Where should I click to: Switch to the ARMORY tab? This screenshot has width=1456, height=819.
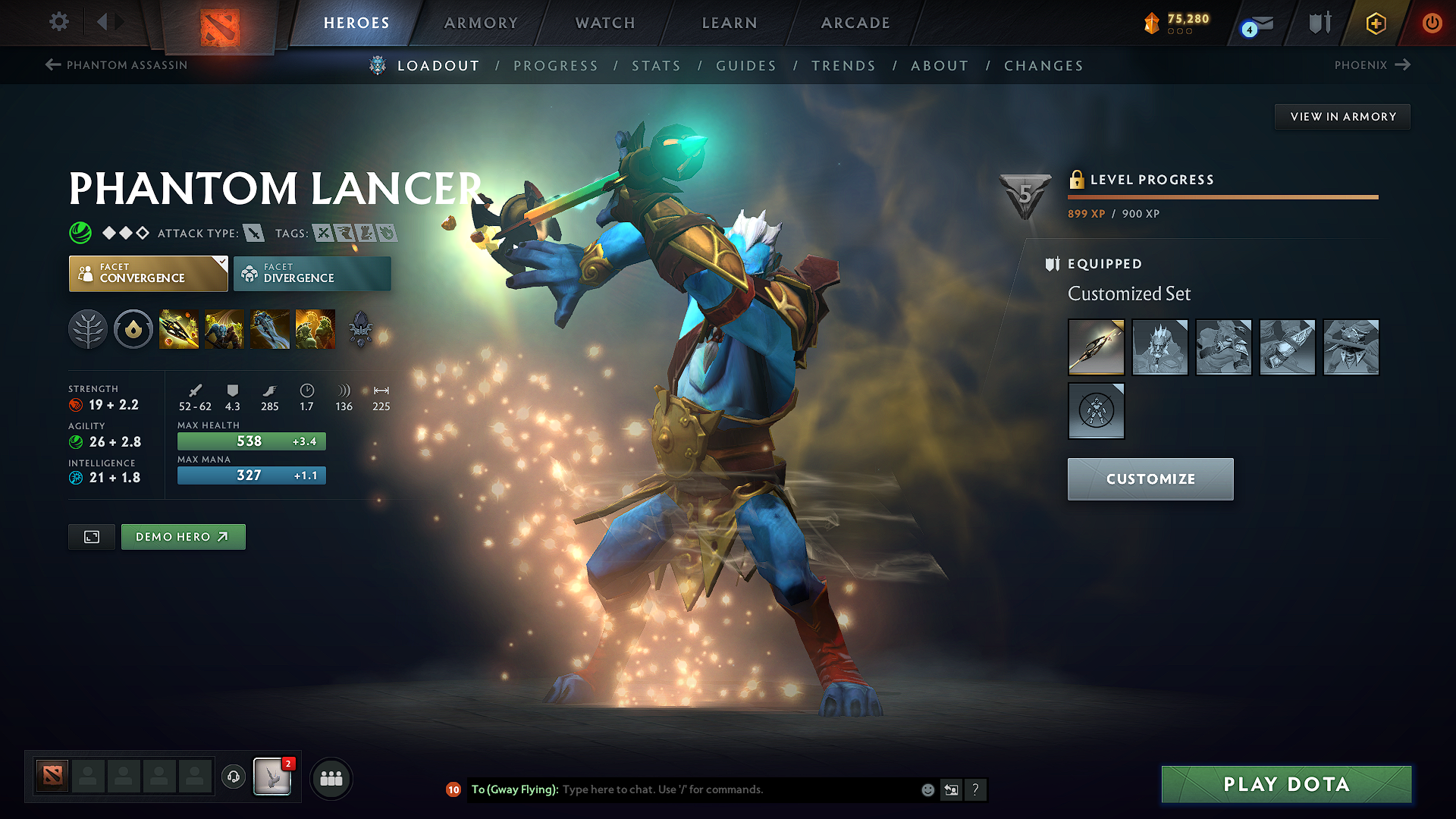tap(480, 23)
